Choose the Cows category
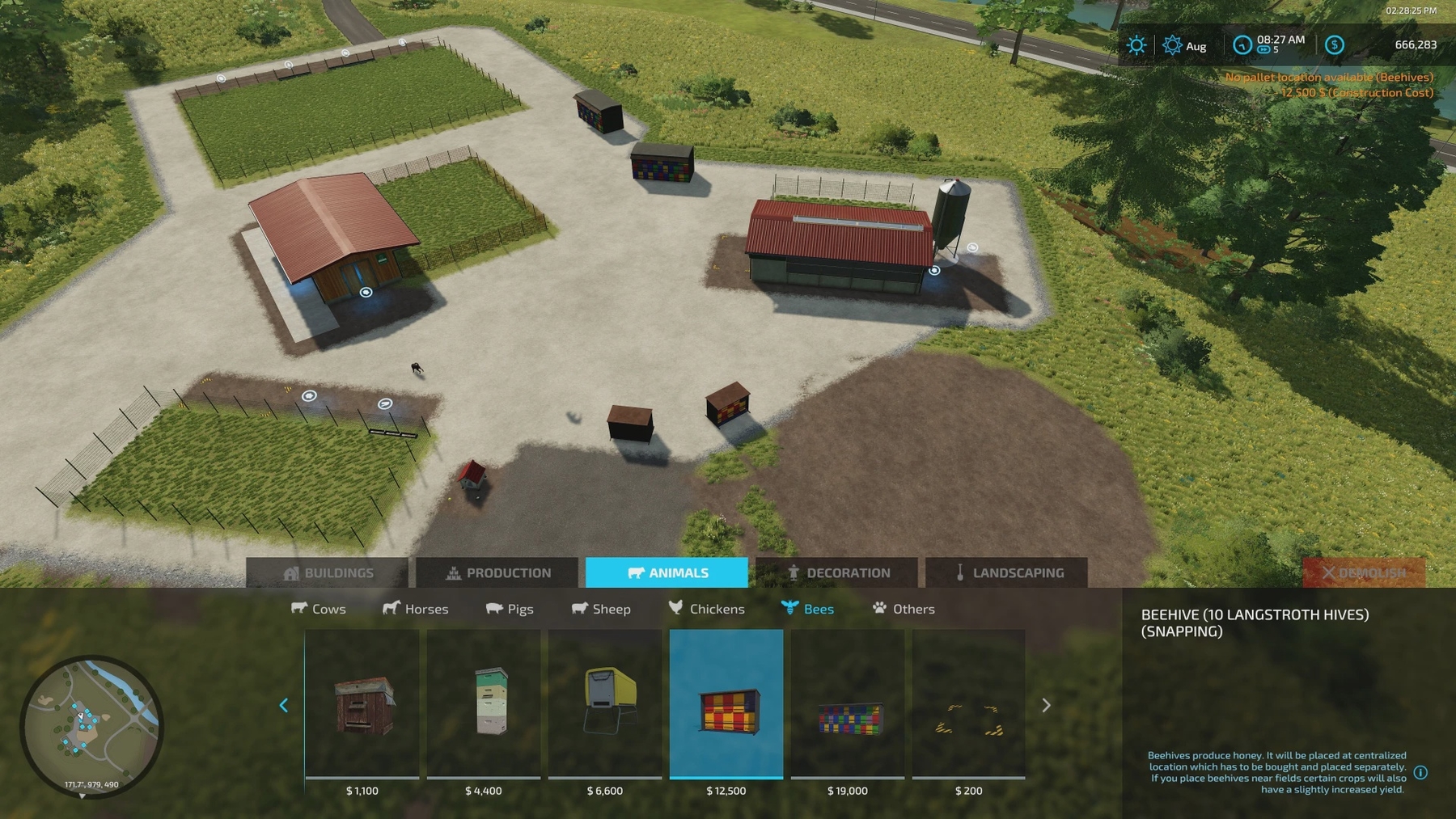 click(x=319, y=609)
